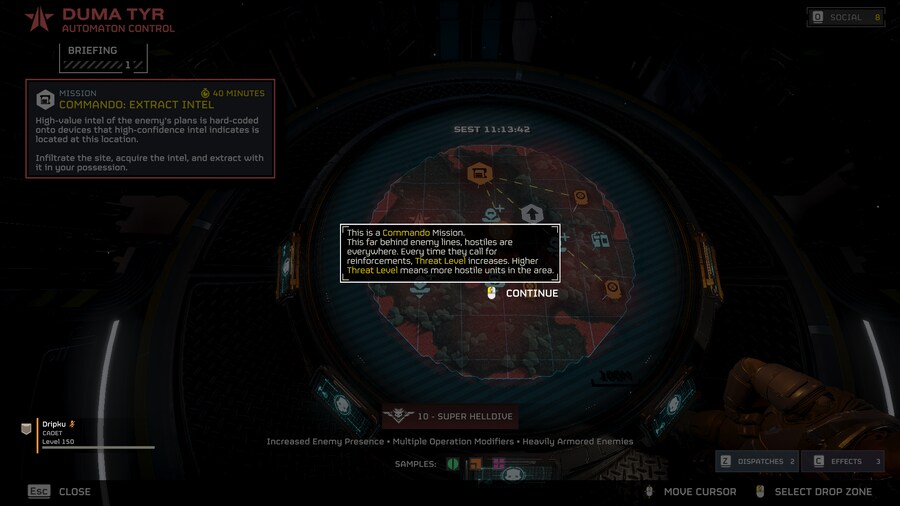900x506 pixels.
Task: Close the mission briefing screen
Action: click(x=60, y=491)
